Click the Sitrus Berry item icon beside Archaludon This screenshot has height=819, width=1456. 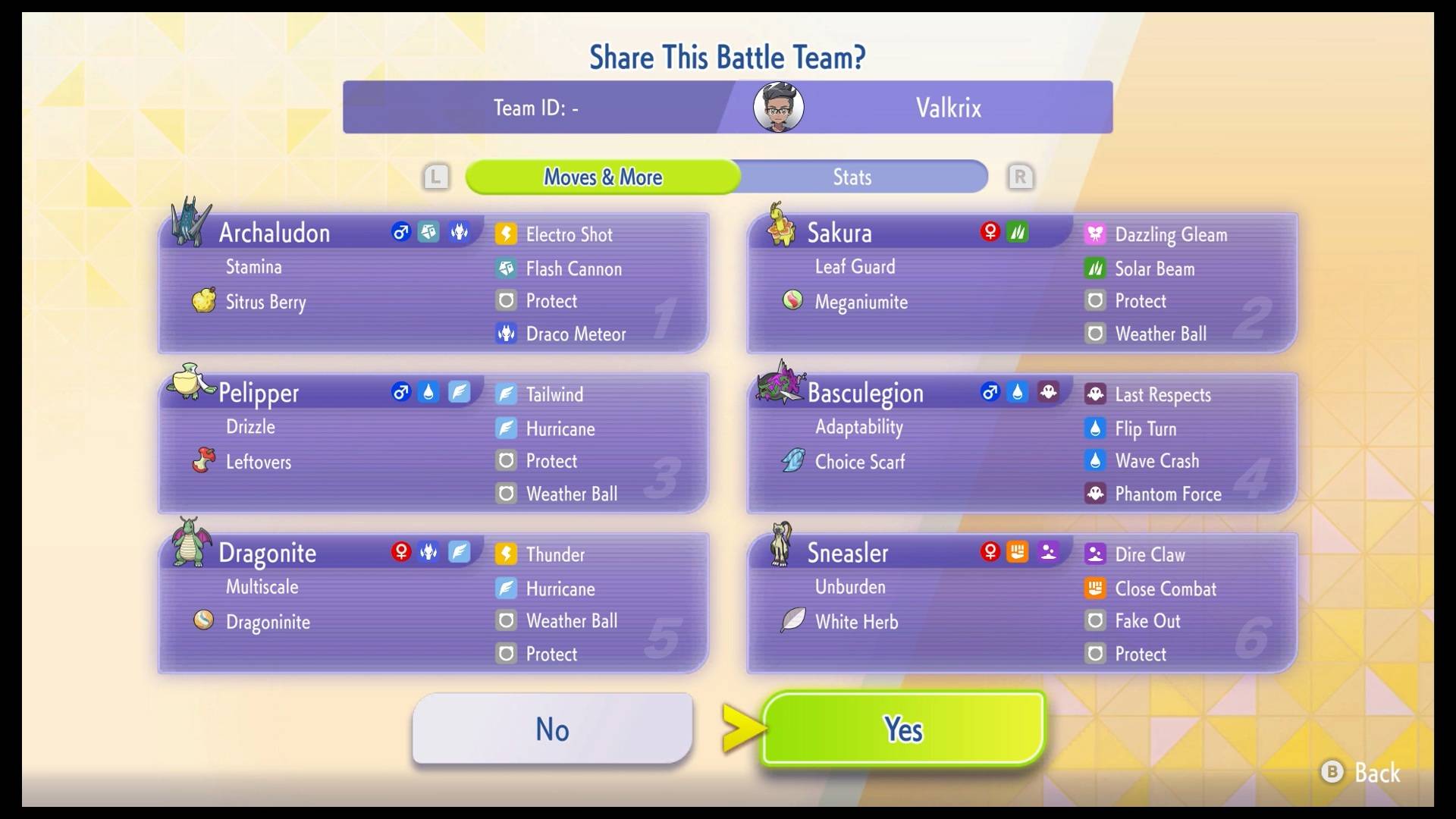(x=202, y=300)
